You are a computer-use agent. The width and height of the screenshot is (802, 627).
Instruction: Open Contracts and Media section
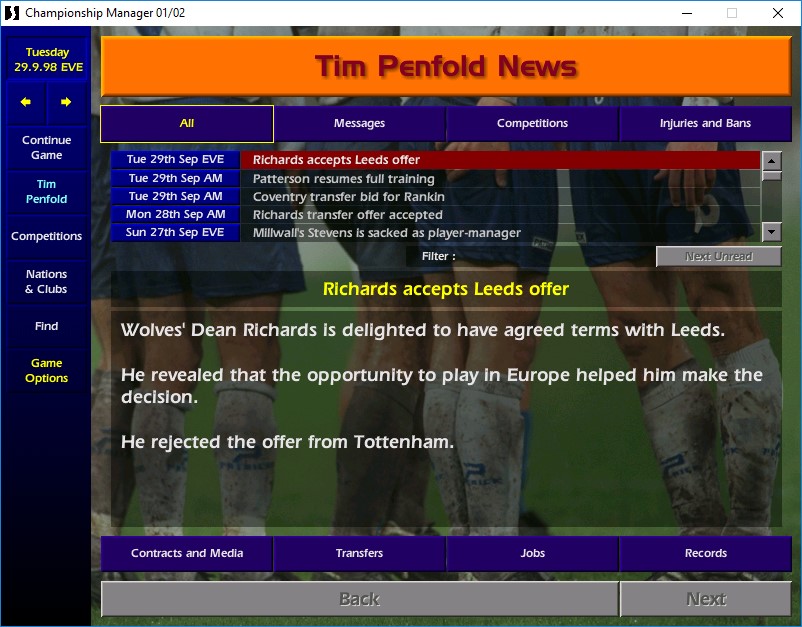(x=187, y=553)
